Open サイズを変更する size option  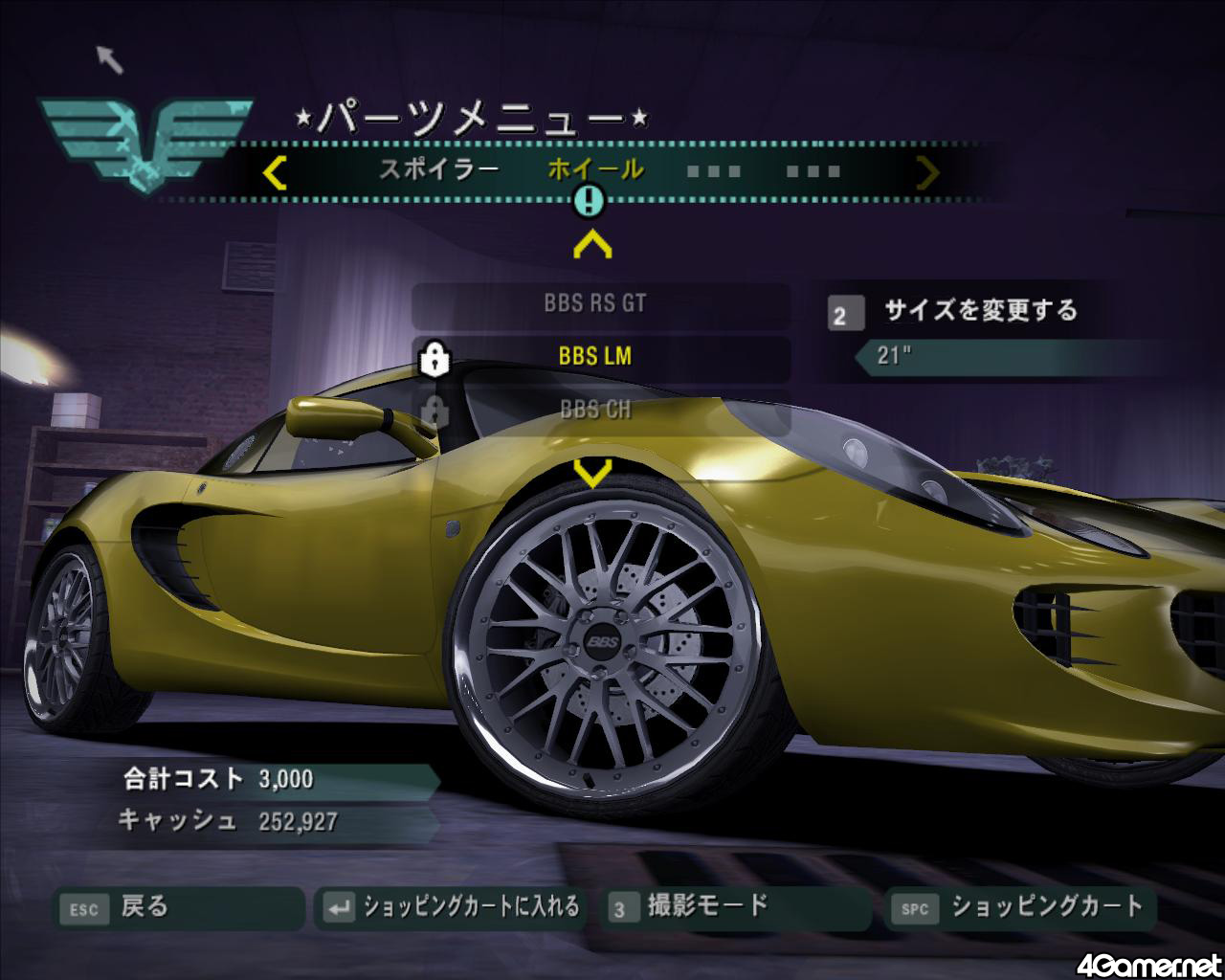(x=980, y=311)
